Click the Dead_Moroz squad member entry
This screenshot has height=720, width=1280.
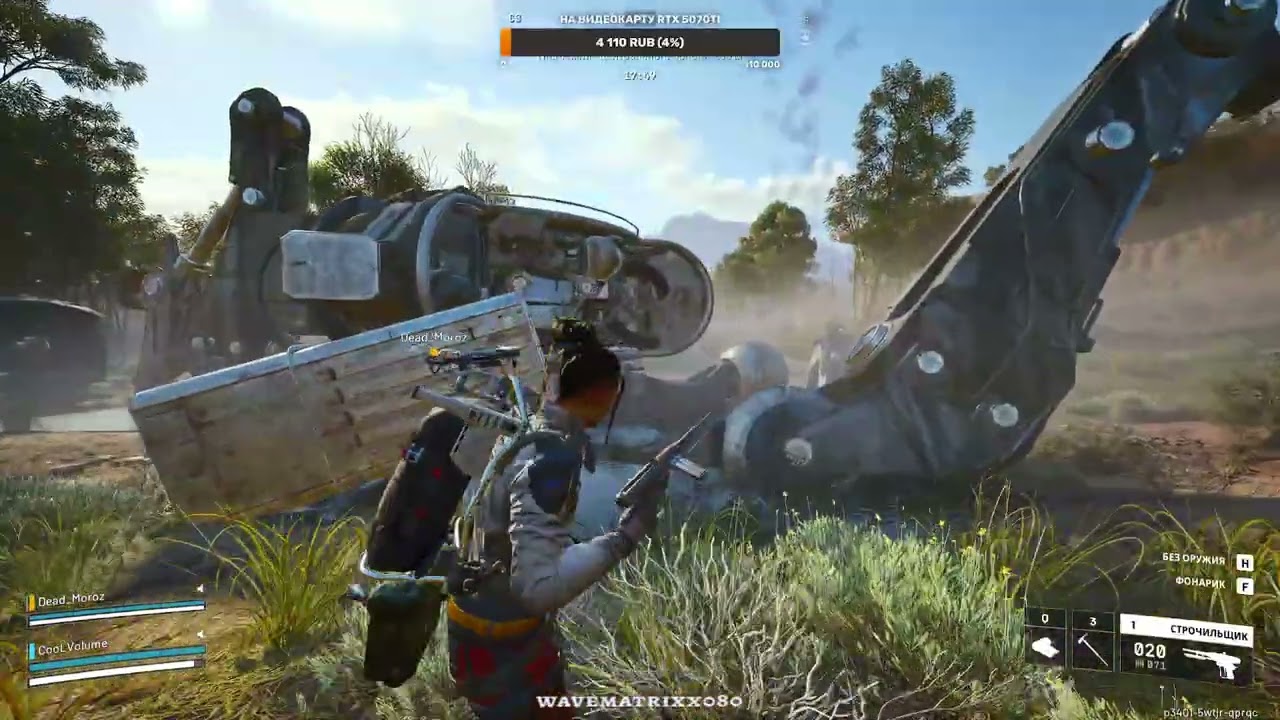(116, 607)
